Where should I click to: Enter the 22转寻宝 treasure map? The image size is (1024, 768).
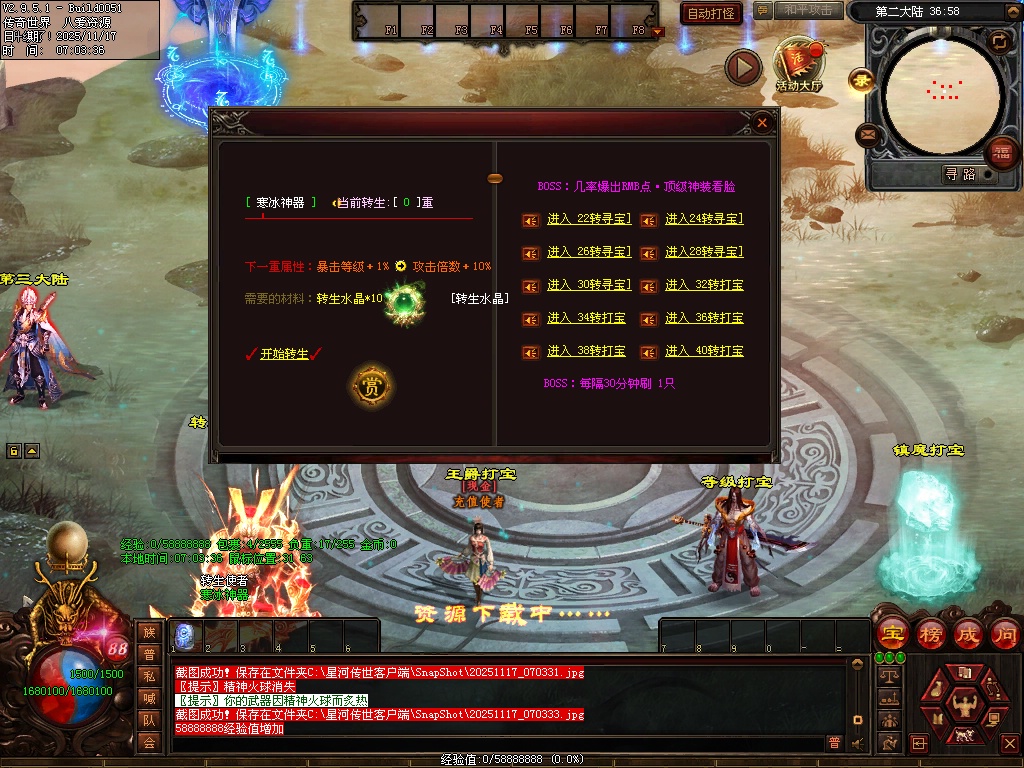coord(588,219)
